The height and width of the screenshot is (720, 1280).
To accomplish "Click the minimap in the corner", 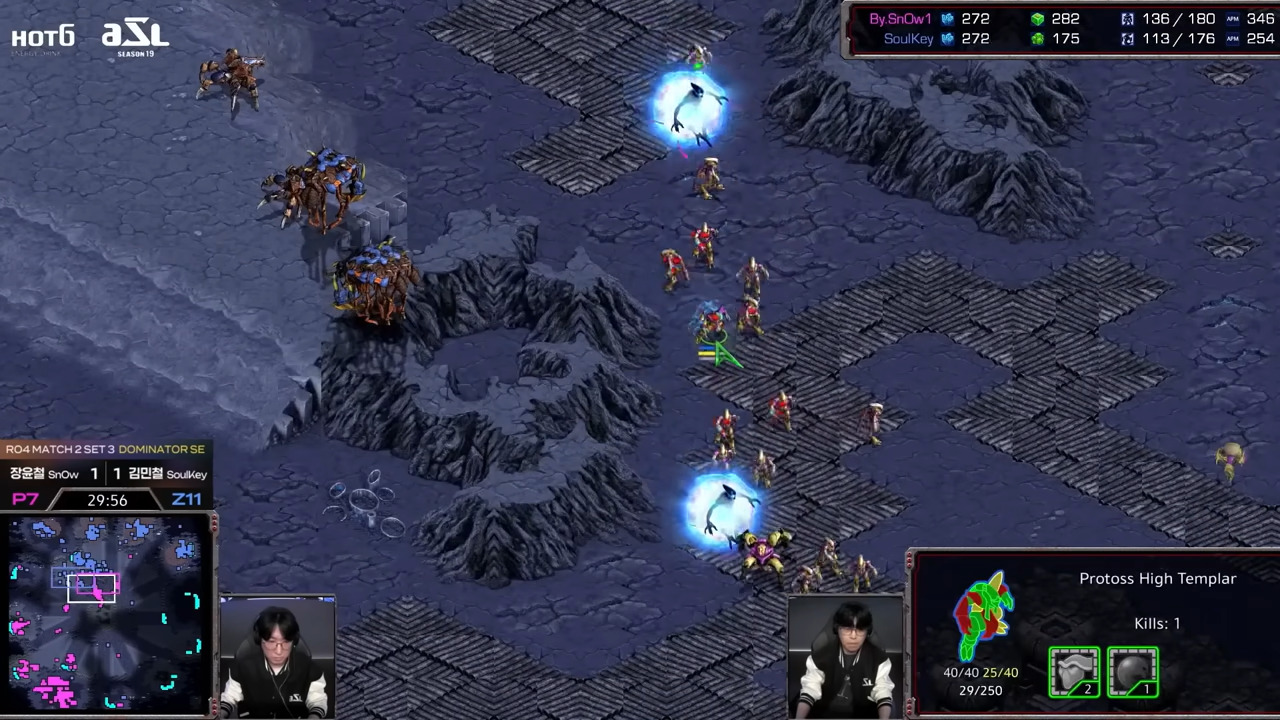I will tap(107, 614).
